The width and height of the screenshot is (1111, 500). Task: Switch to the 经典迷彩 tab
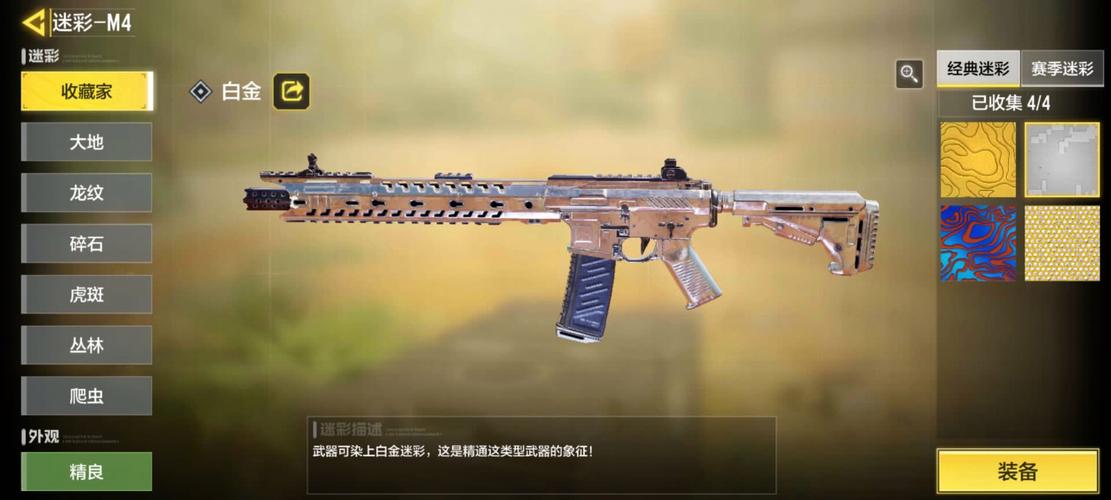click(x=978, y=69)
